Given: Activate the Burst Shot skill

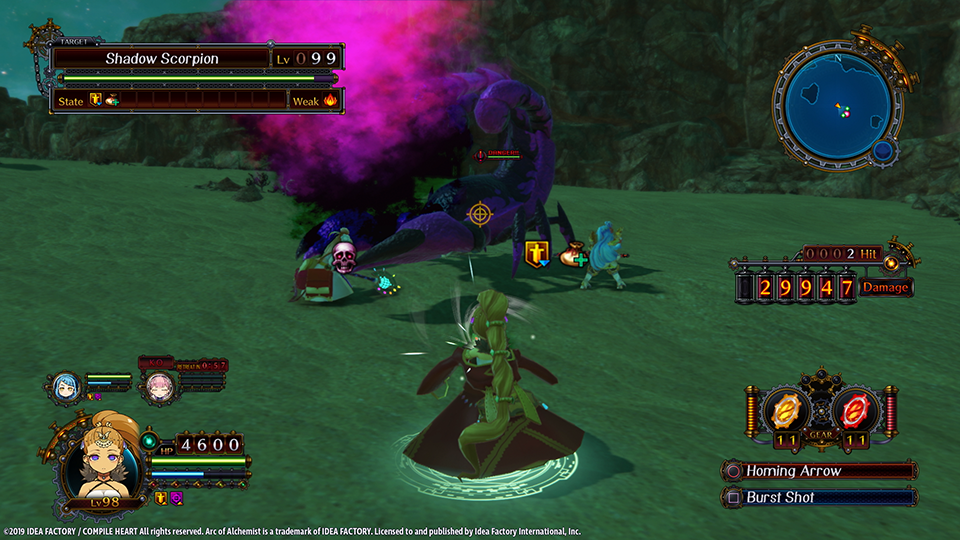Looking at the screenshot, I should click(820, 497).
